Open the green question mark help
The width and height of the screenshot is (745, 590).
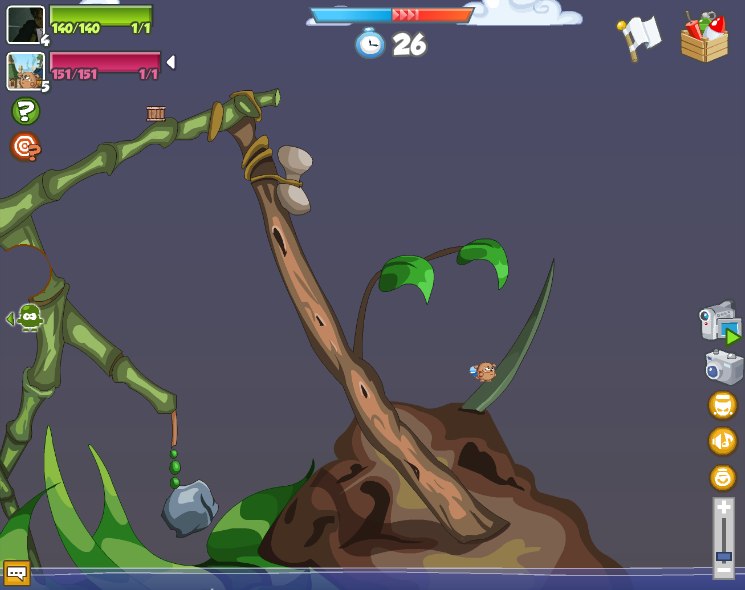(25, 111)
